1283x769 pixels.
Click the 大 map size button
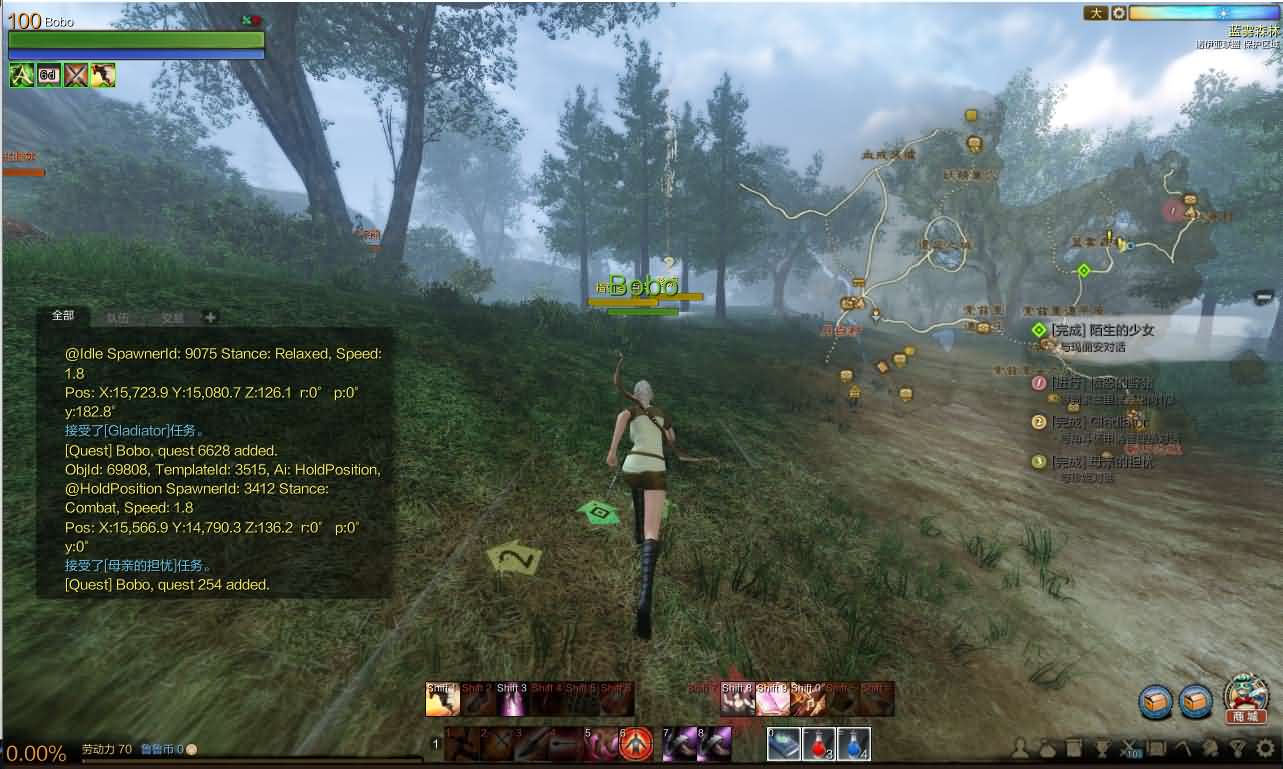(x=1095, y=14)
